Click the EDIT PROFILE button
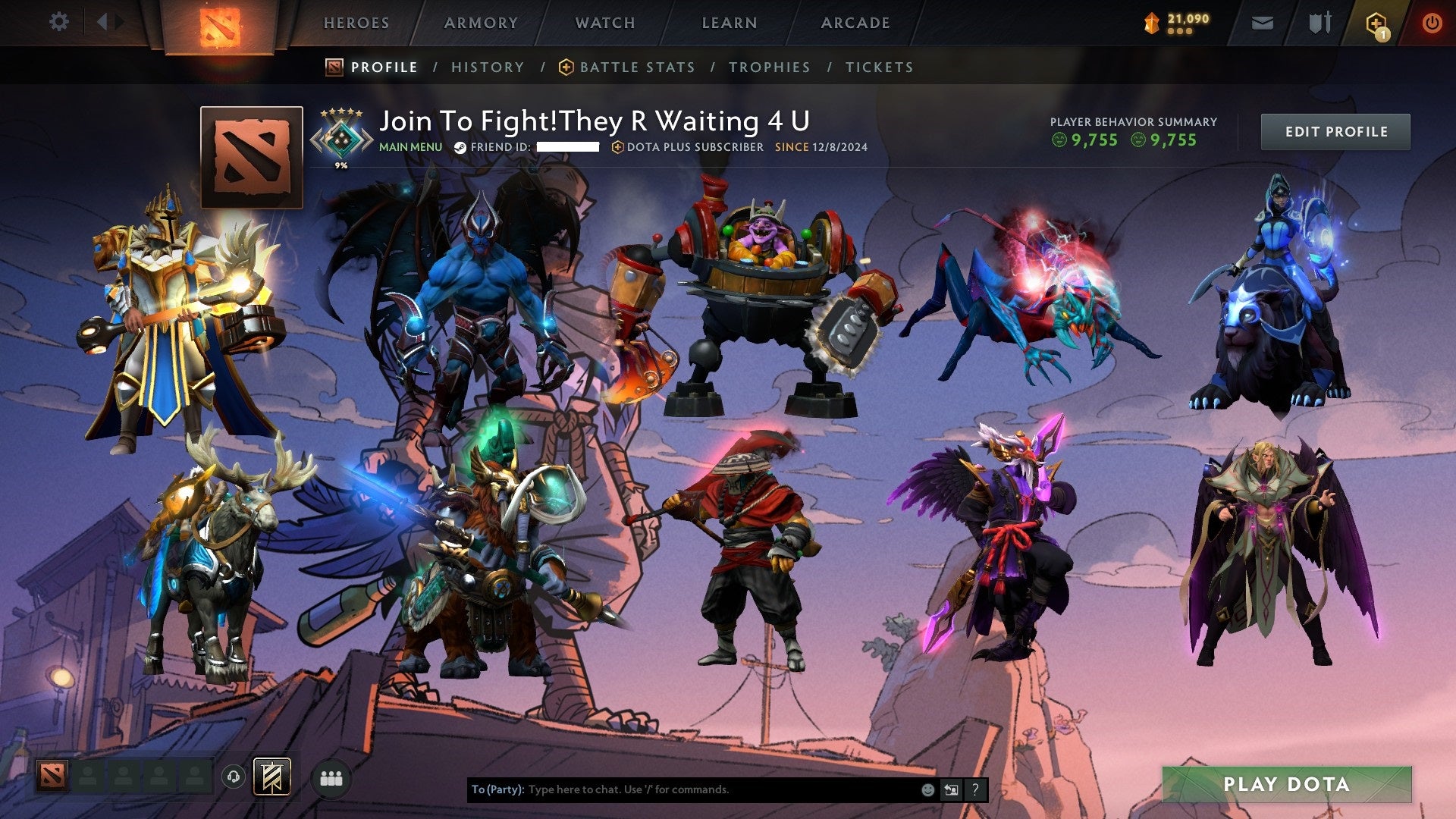 pyautogui.click(x=1335, y=131)
